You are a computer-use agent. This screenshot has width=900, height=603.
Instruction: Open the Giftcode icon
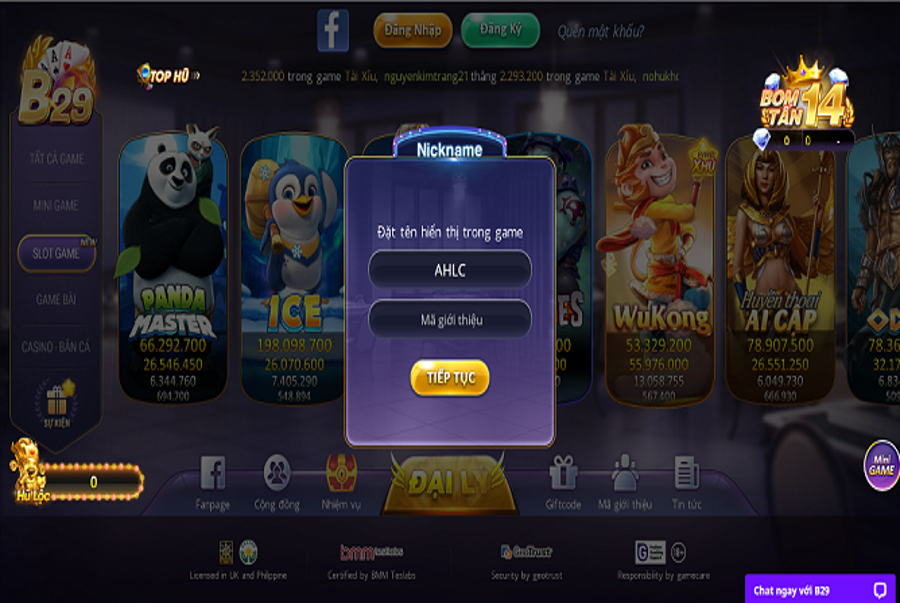[563, 480]
